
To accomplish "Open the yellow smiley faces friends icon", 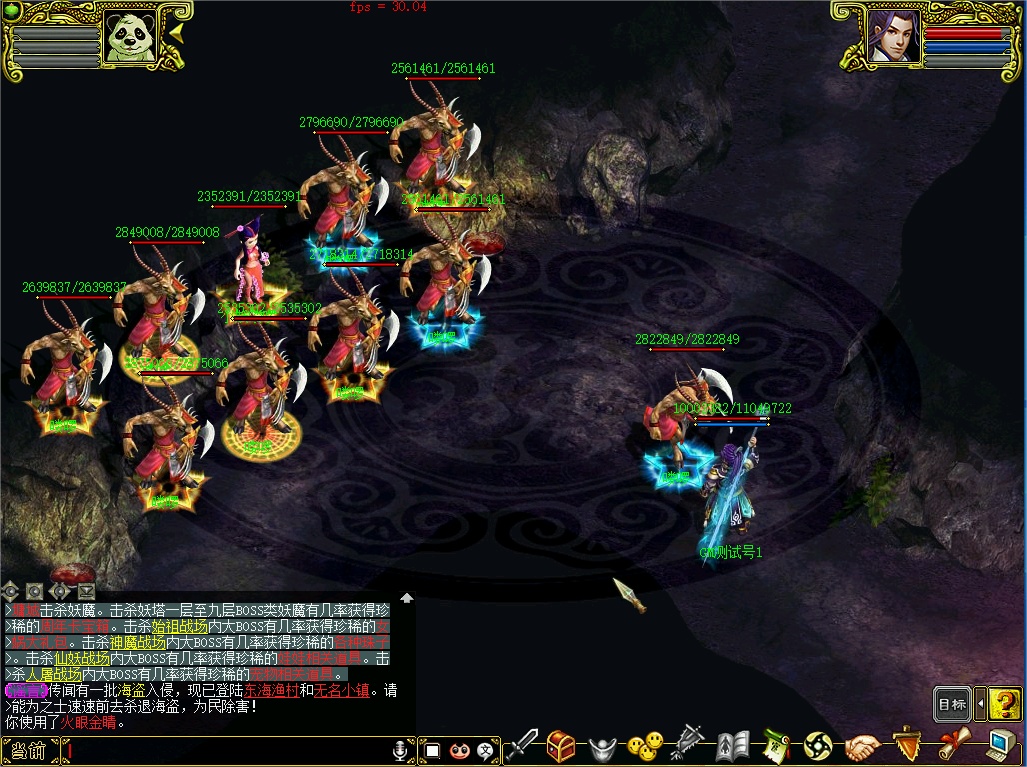I will [x=645, y=745].
